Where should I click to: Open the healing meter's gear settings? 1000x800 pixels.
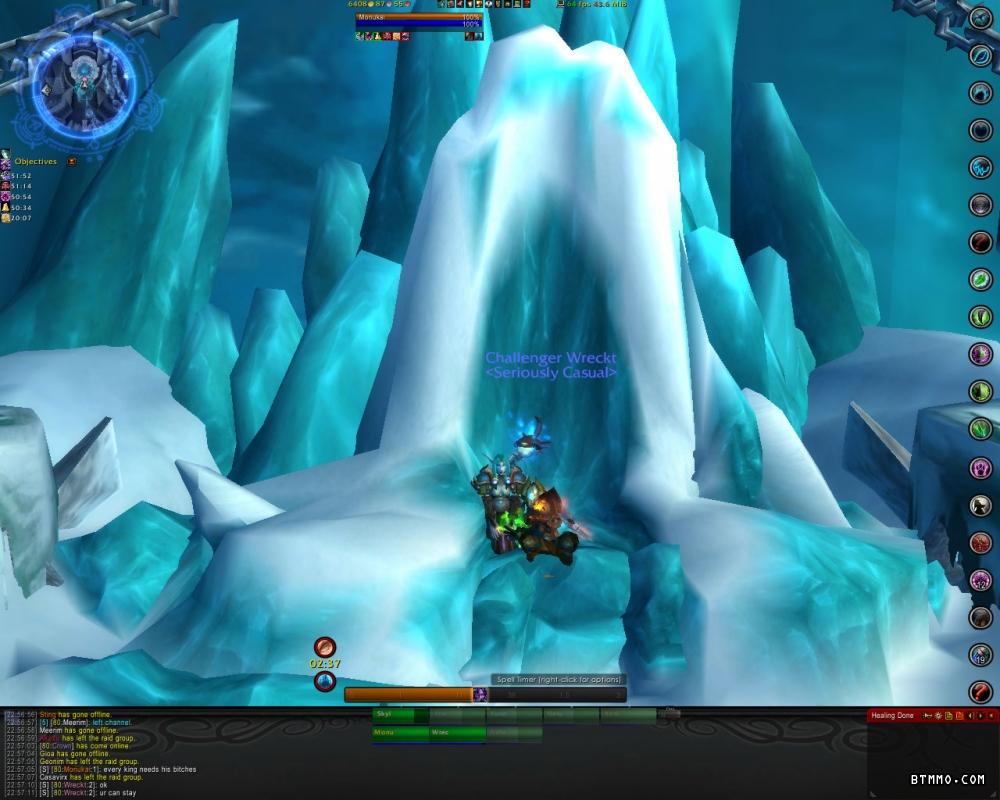coord(938,716)
